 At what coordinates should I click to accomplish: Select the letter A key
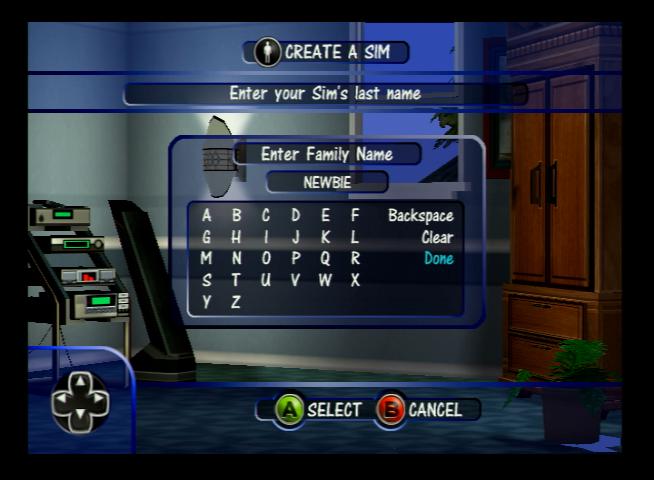tap(207, 215)
